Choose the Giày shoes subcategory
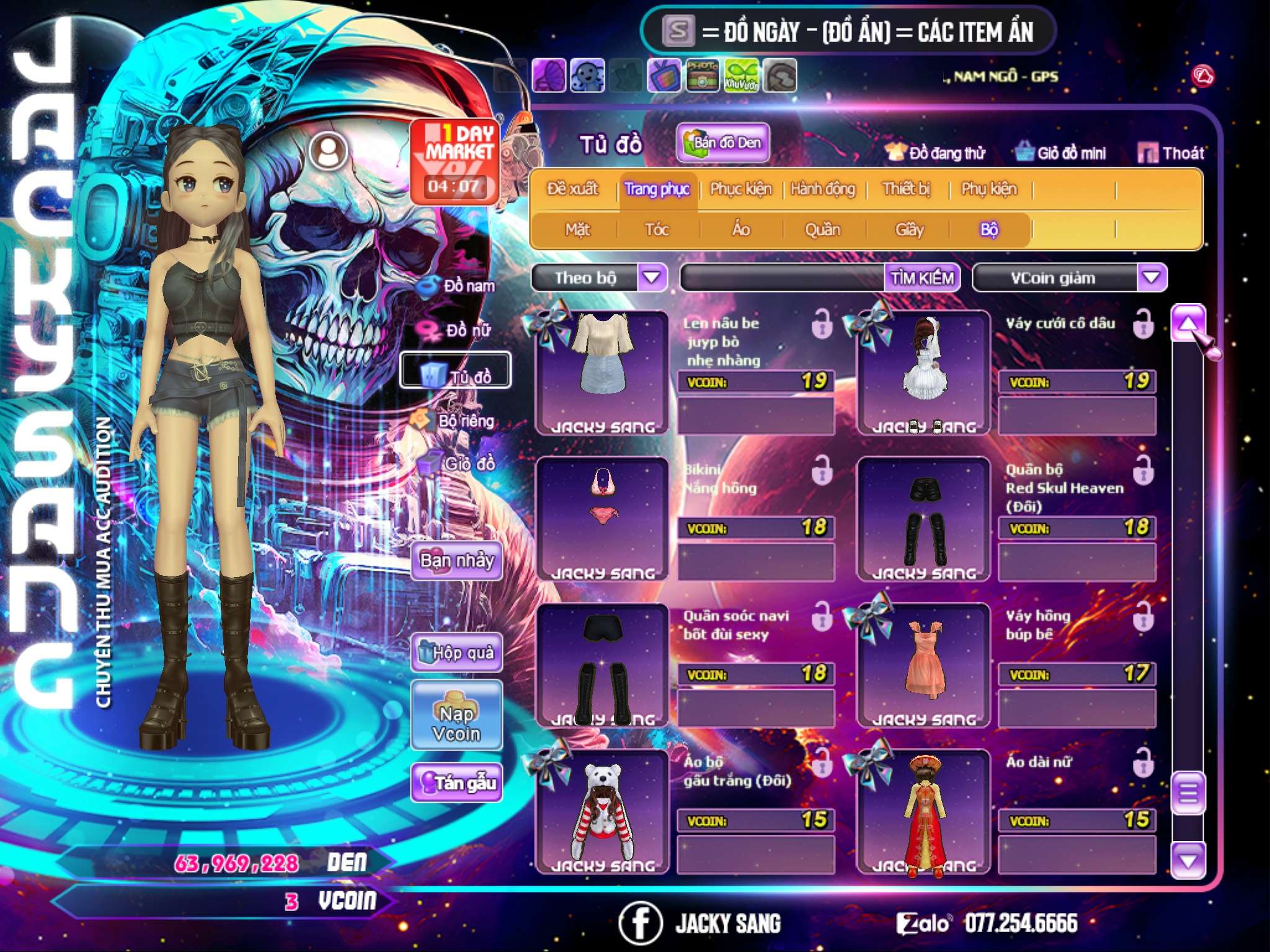The width and height of the screenshot is (1270, 952). point(909,230)
